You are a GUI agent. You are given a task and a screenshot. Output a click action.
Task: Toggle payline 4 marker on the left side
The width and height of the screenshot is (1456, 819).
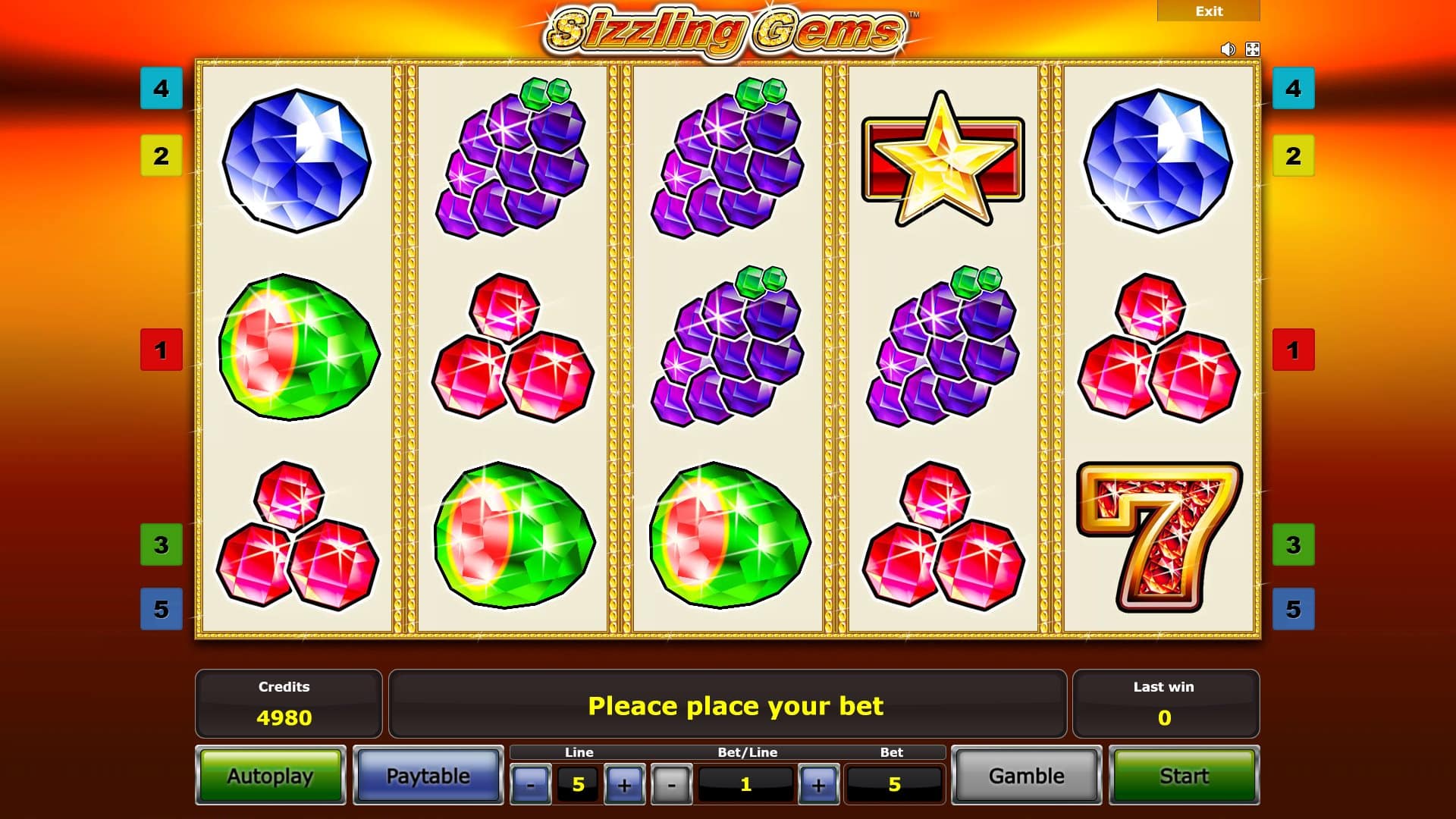tap(159, 89)
